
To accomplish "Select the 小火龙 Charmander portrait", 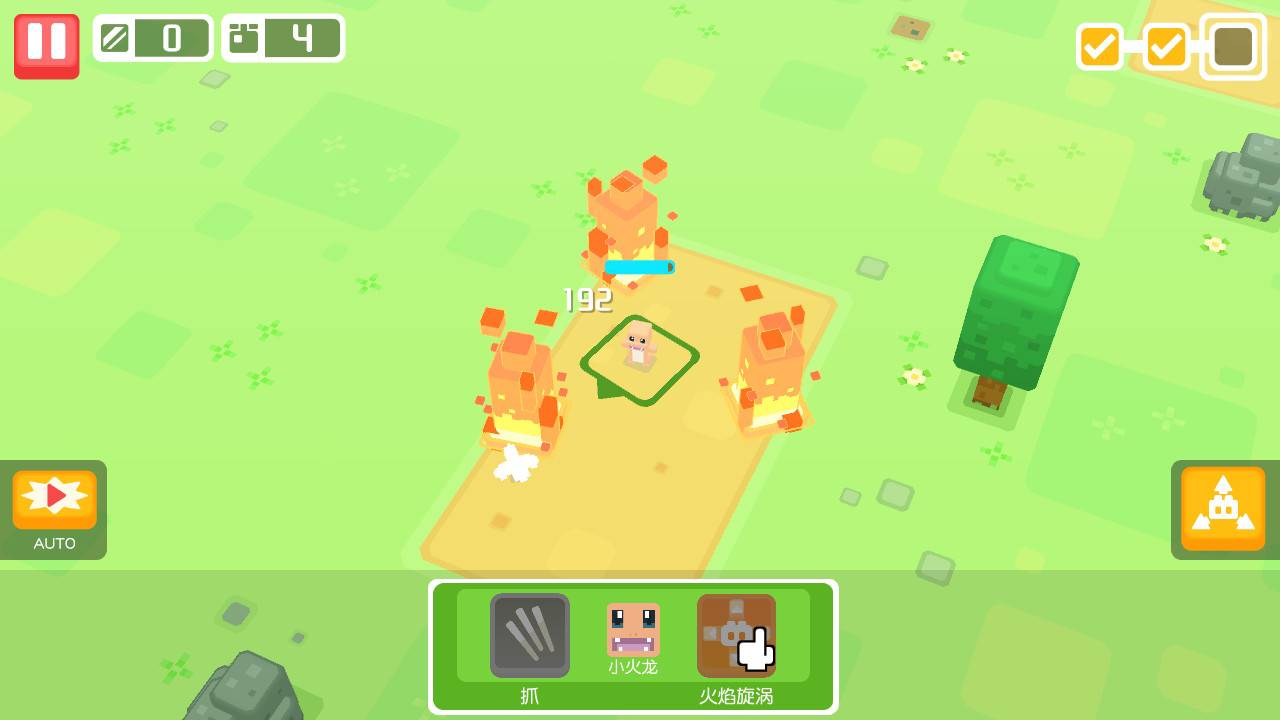I will click(633, 631).
